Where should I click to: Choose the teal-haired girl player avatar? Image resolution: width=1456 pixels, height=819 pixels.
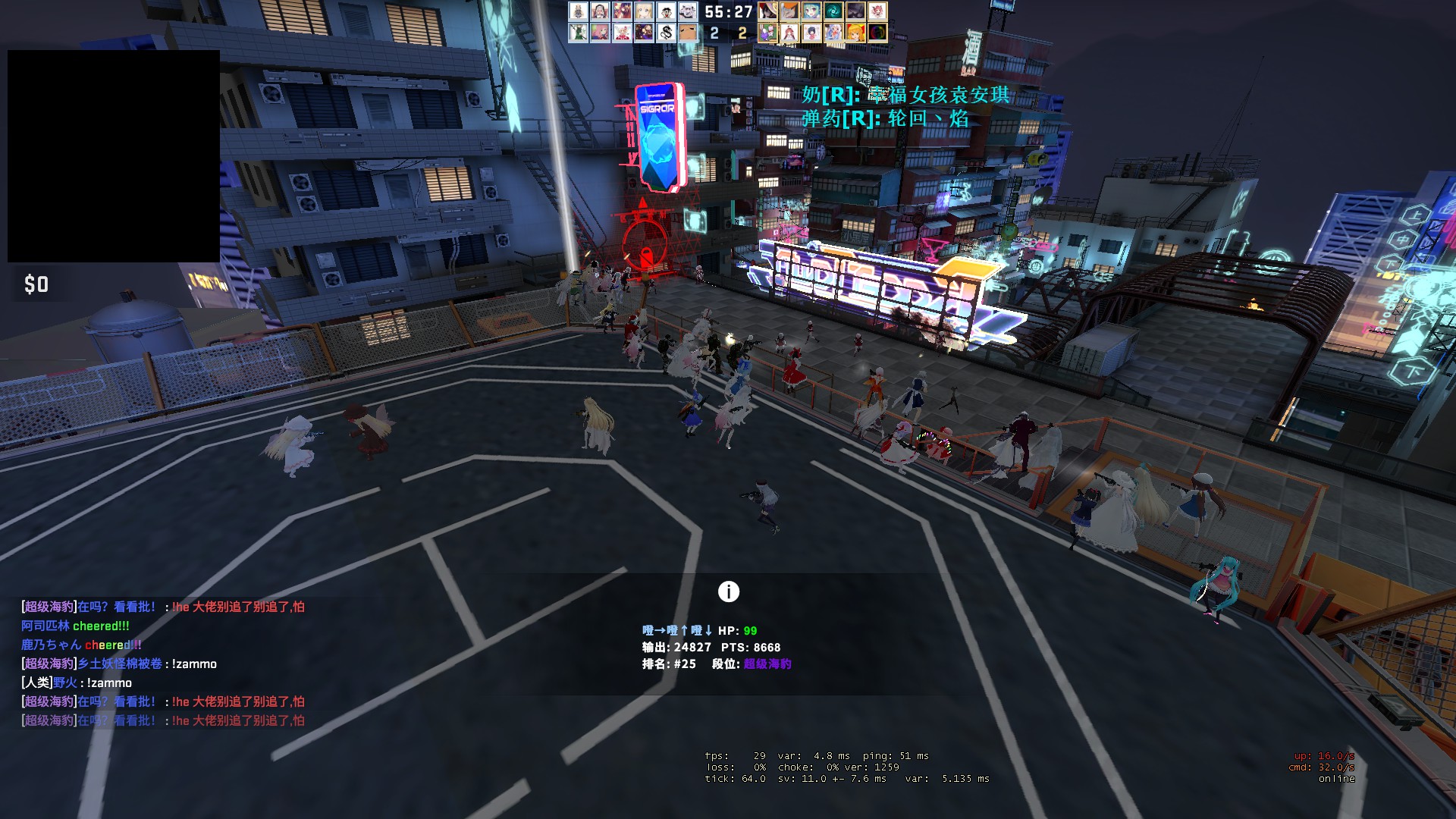(811, 11)
